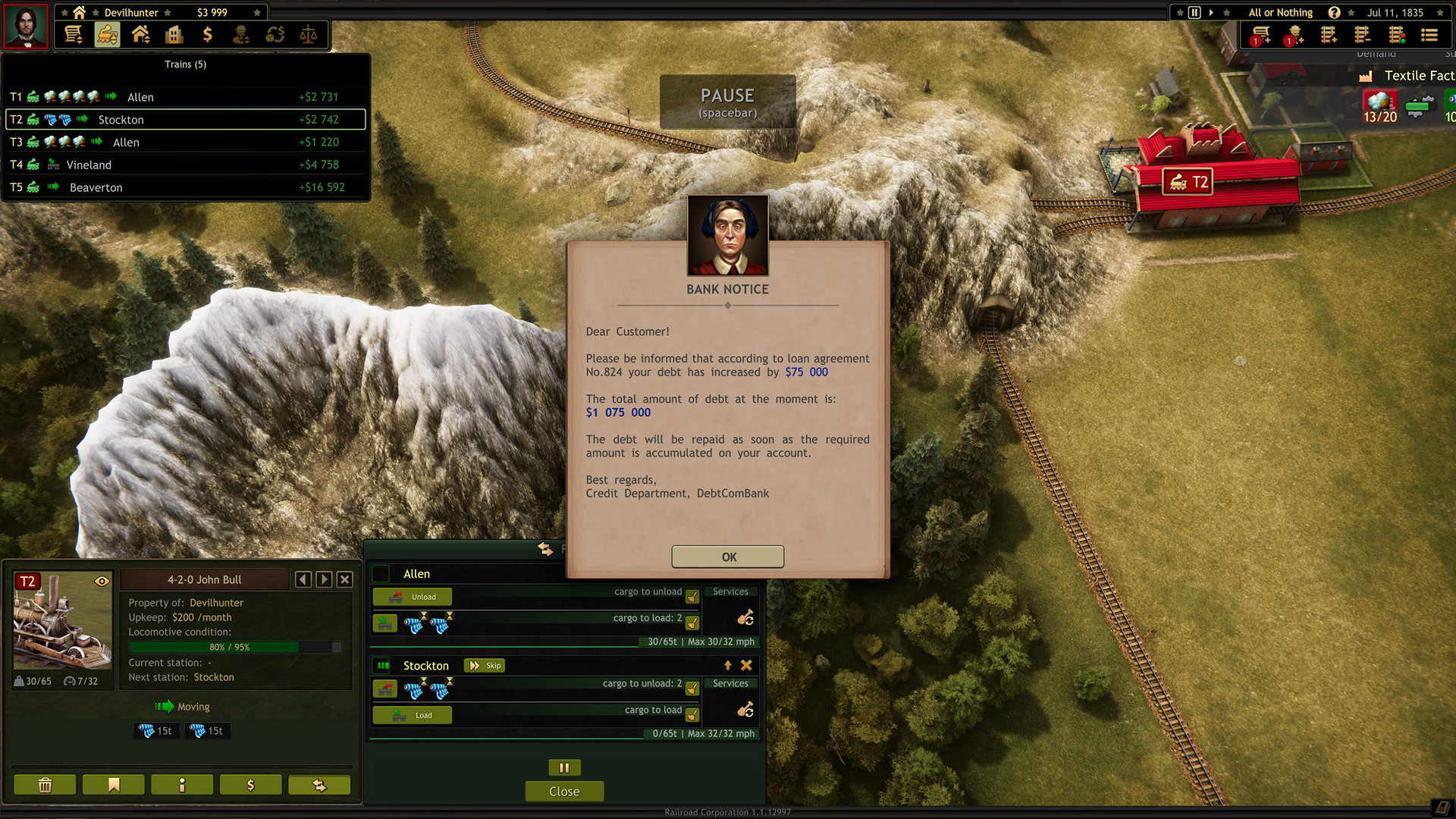Open next locomotive with right arrow in T2 panel
Screen dimensions: 1456x819
(323, 579)
